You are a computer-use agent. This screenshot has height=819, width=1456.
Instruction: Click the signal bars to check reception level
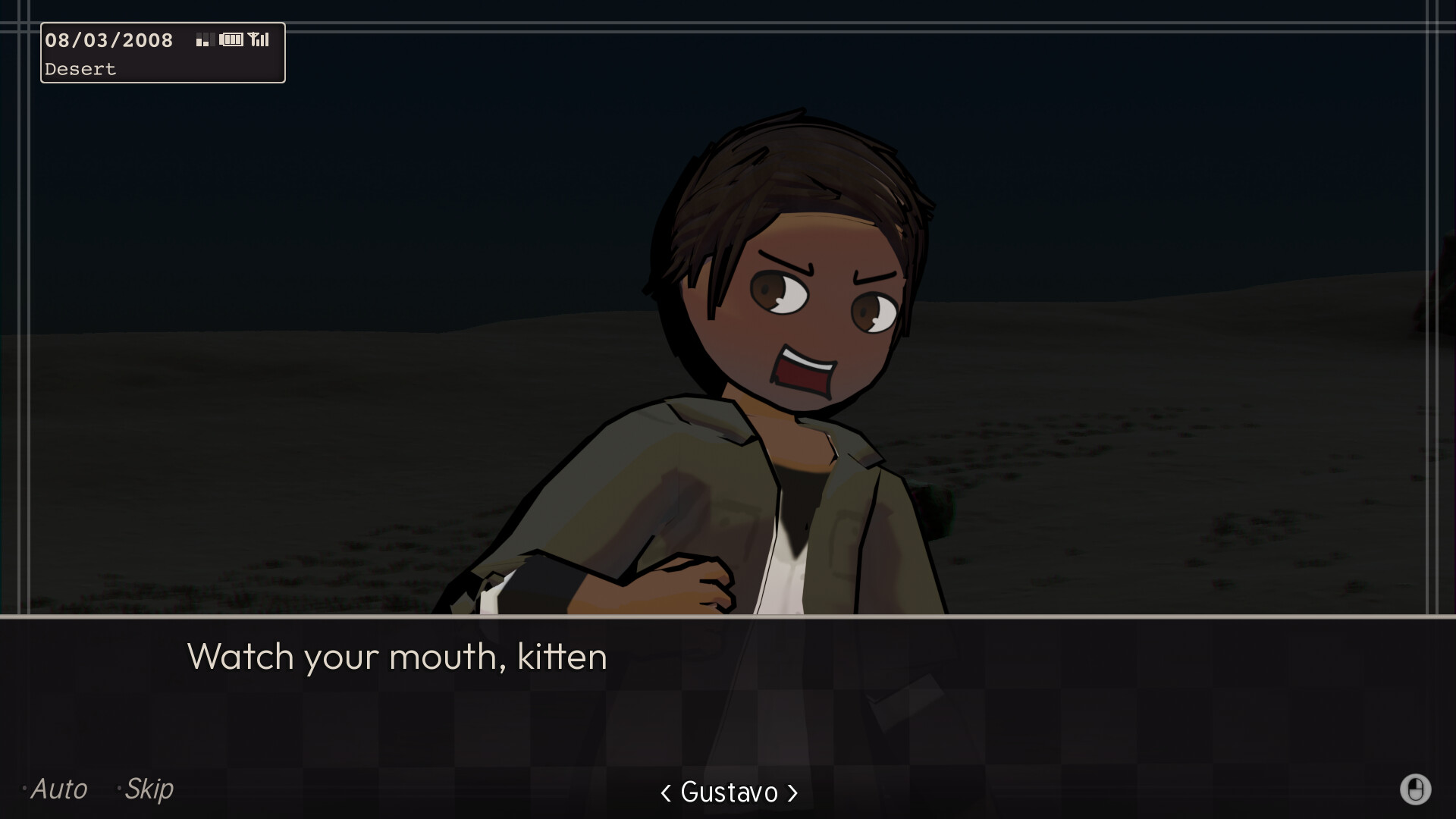(x=263, y=39)
